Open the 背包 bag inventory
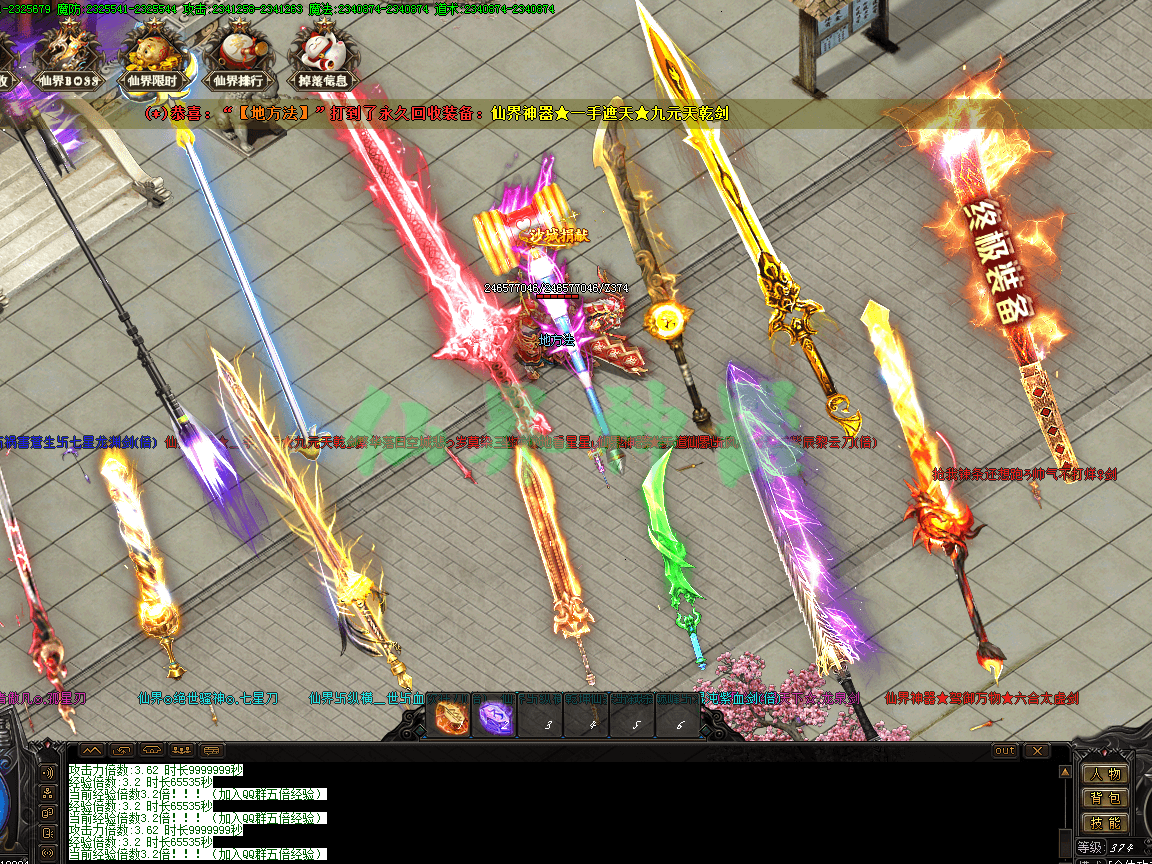The height and width of the screenshot is (864, 1152). coord(1105,799)
